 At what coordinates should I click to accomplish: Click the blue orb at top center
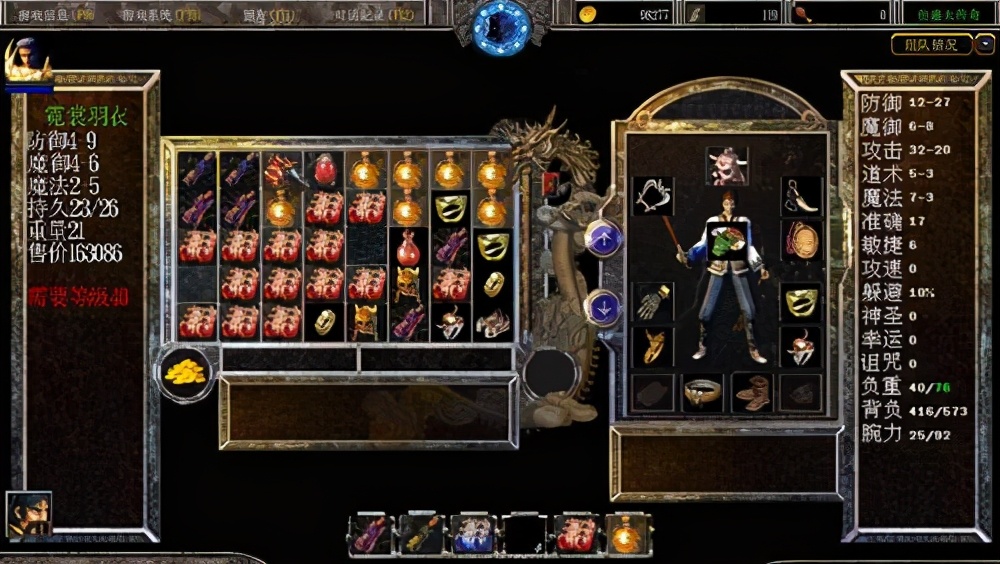502,25
